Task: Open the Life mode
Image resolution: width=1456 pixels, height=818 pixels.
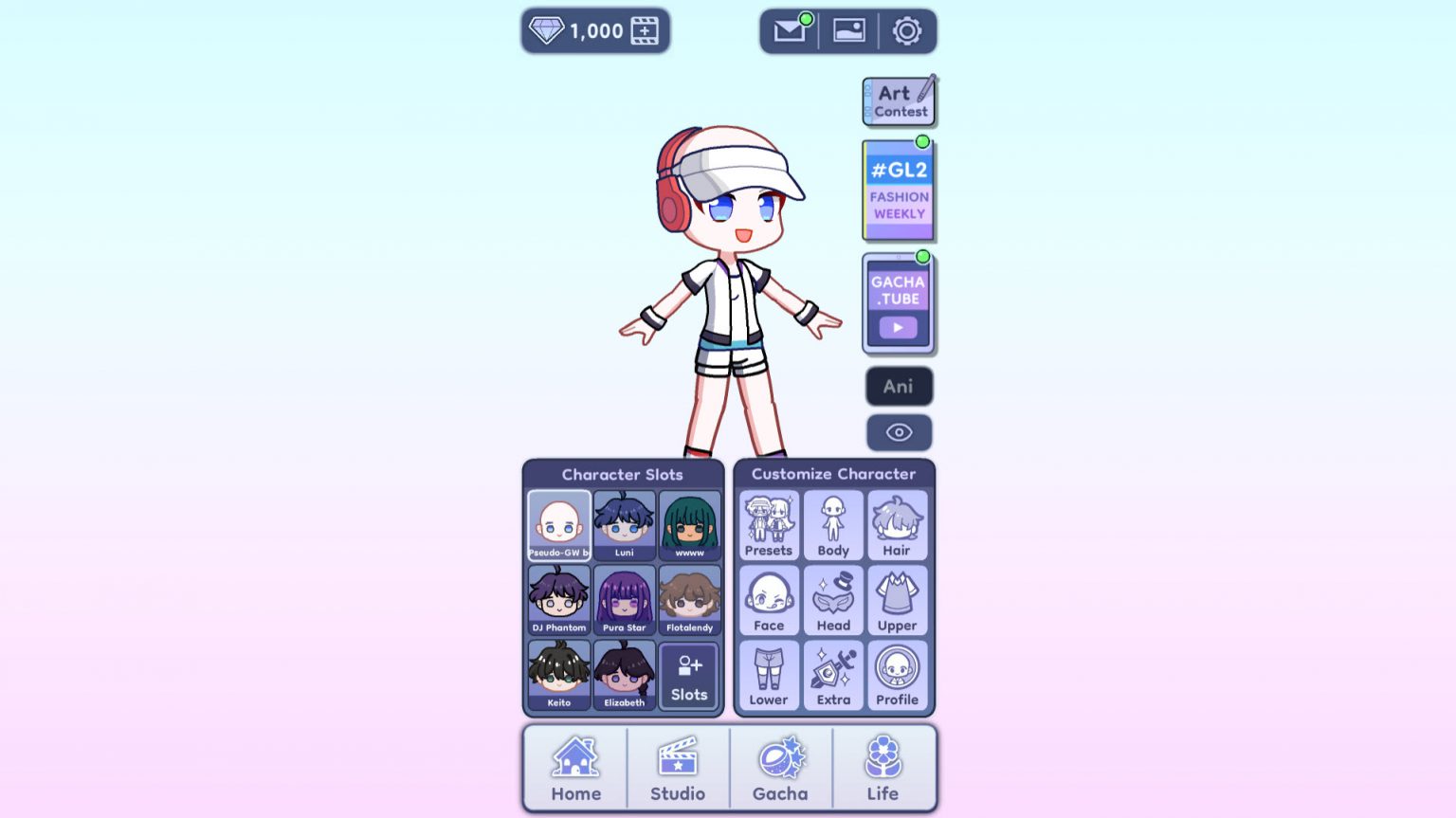Action: (x=883, y=768)
